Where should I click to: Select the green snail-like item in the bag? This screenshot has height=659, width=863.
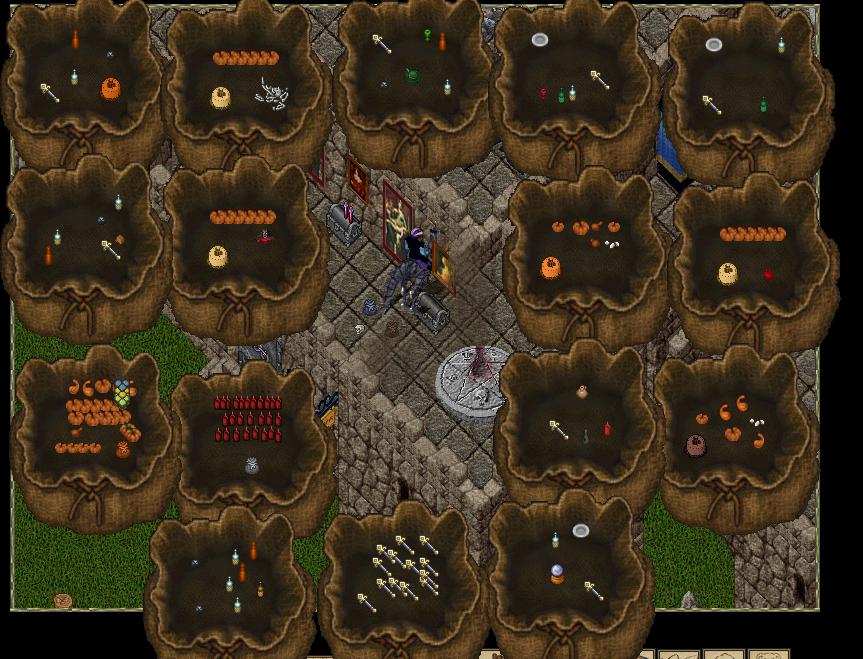pos(412,75)
